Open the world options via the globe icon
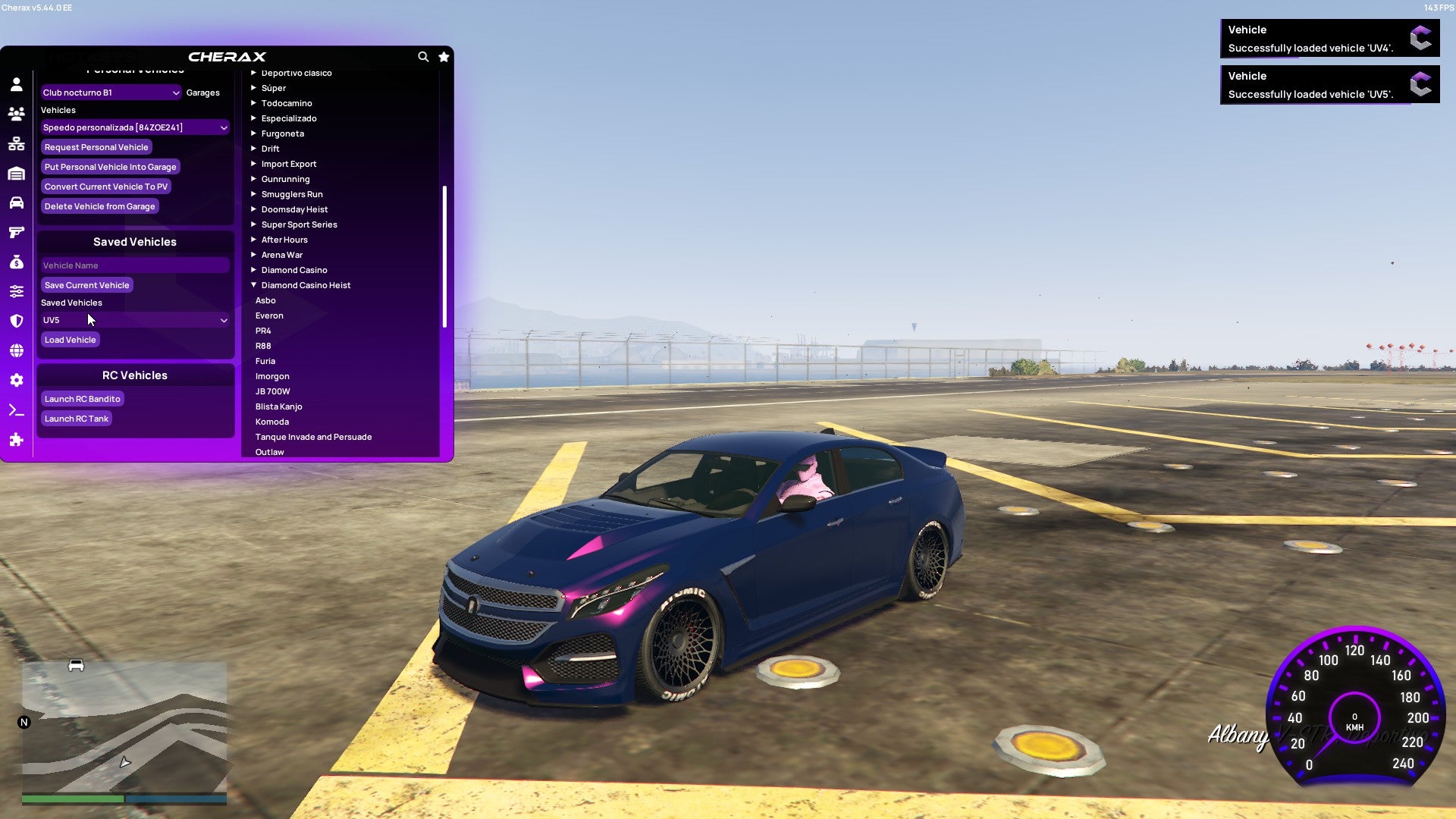The width and height of the screenshot is (1456, 819). tap(16, 350)
